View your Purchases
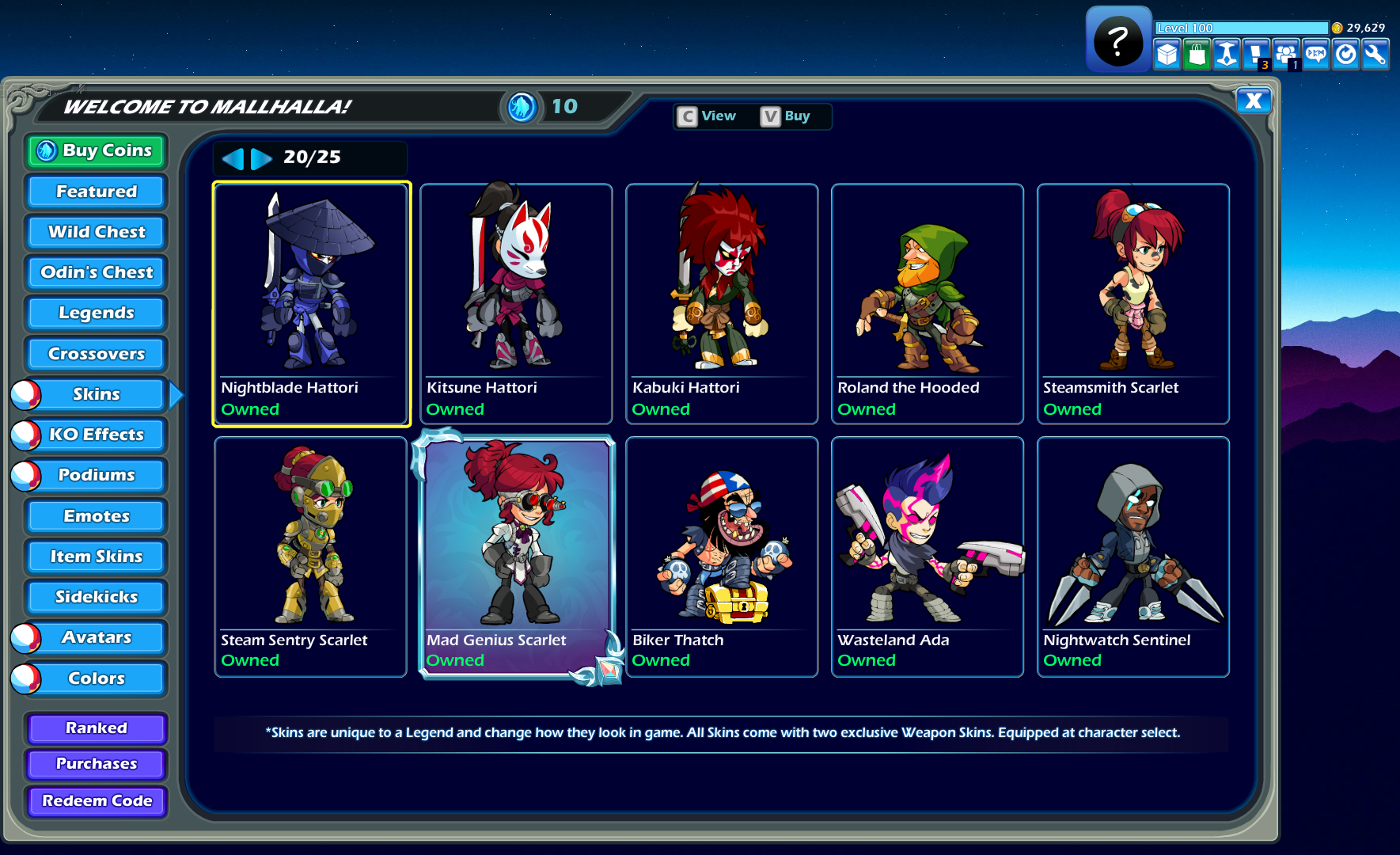Image resolution: width=1400 pixels, height=855 pixels. click(x=95, y=763)
